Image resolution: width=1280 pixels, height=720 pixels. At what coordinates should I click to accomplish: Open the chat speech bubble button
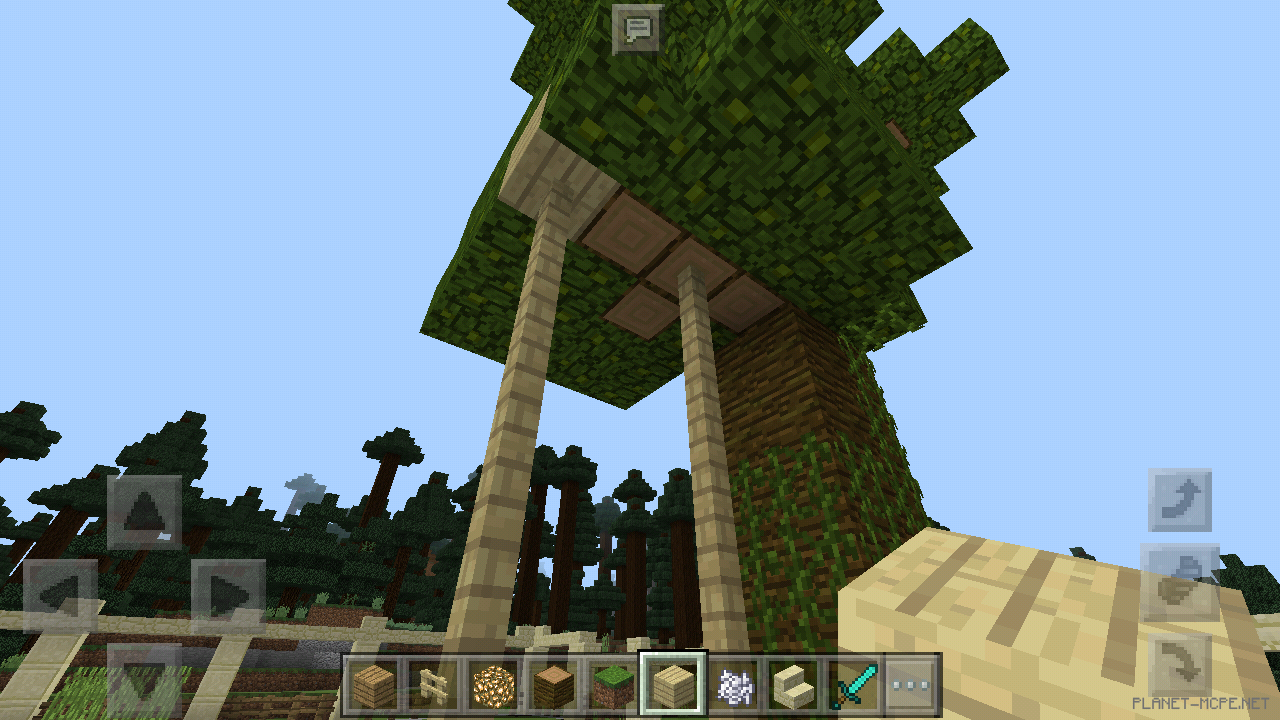pos(637,29)
